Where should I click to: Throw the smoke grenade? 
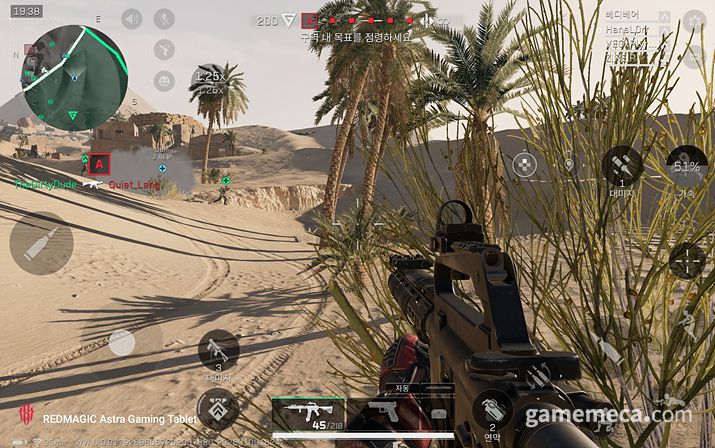[492, 410]
